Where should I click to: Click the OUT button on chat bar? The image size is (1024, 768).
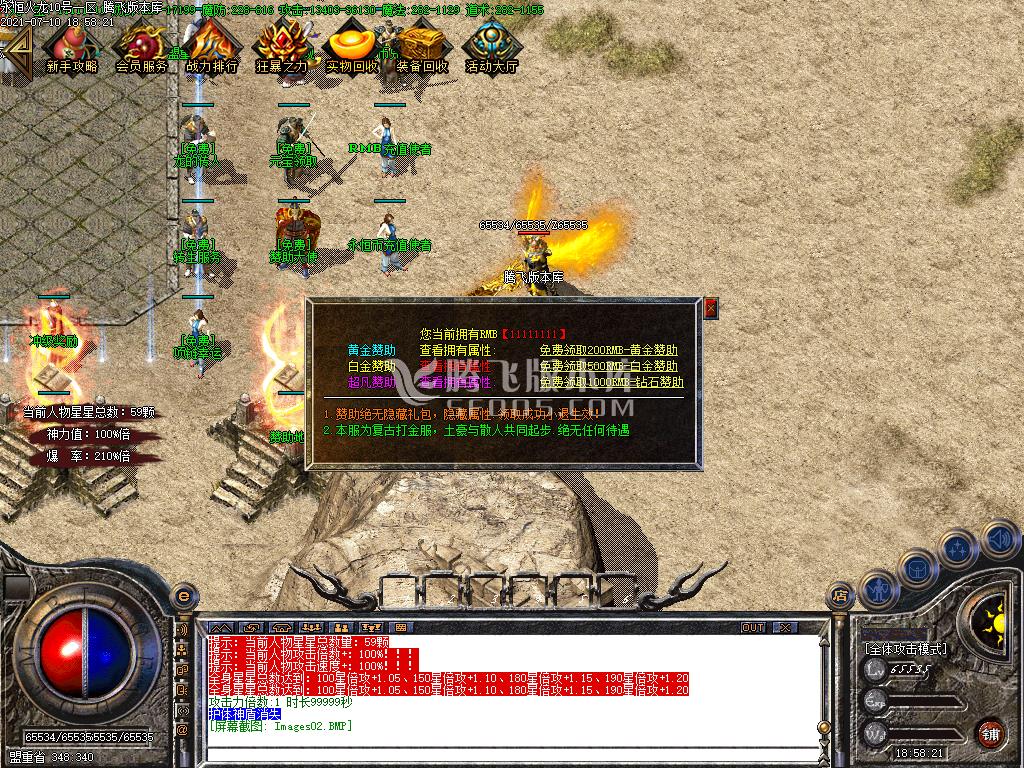[x=752, y=628]
